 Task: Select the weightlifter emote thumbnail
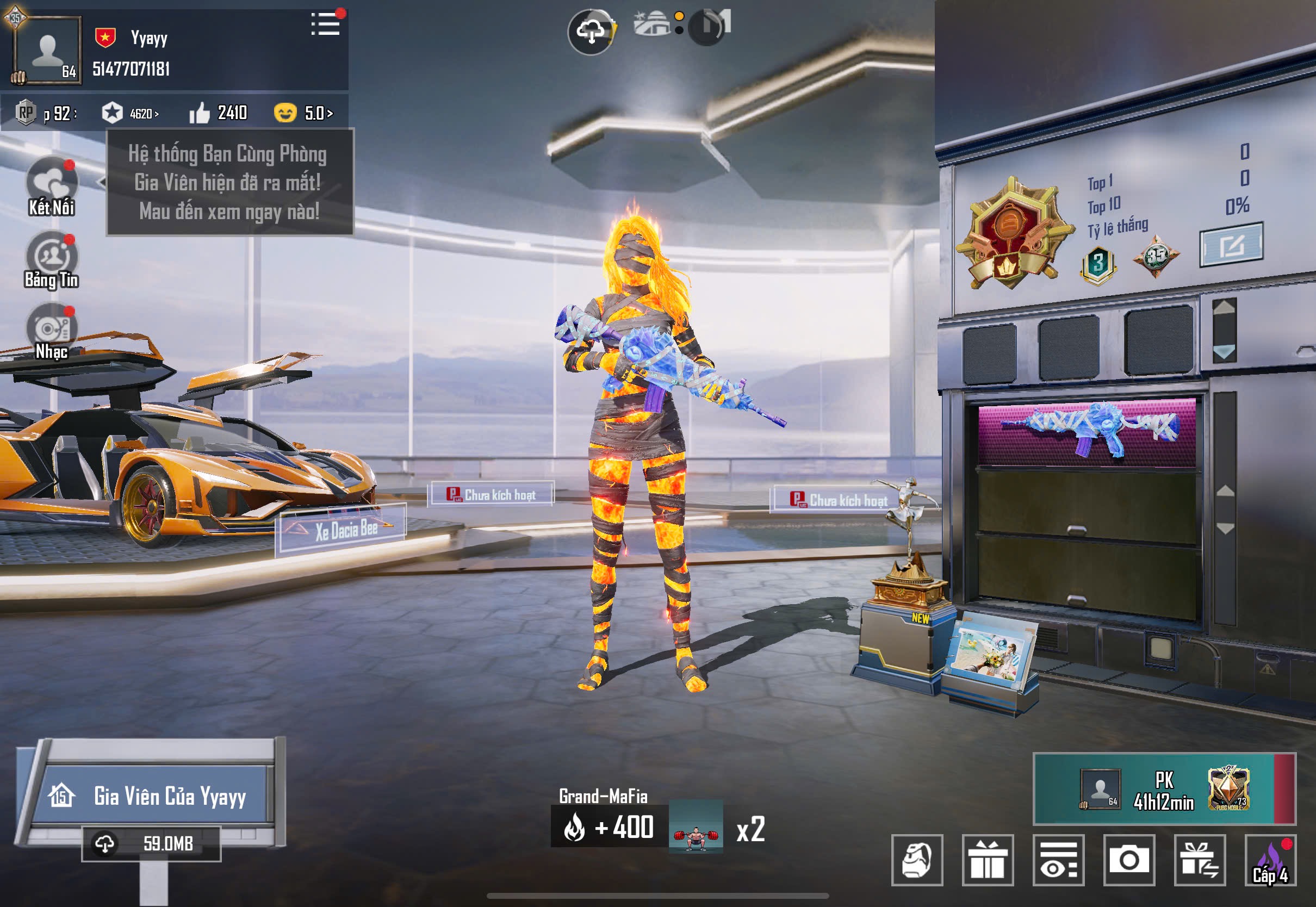pyautogui.click(x=696, y=828)
